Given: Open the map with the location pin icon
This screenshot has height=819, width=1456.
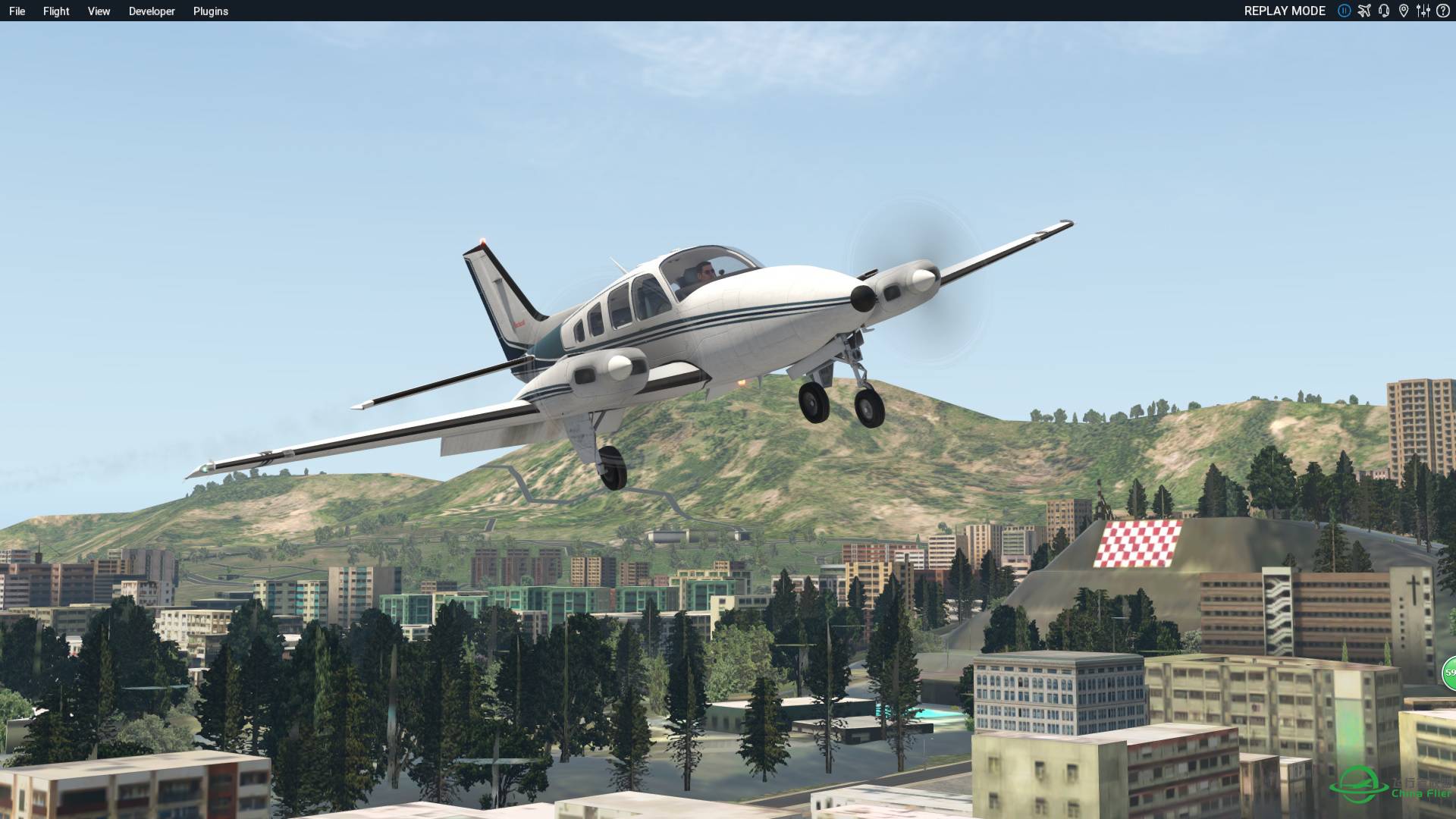Looking at the screenshot, I should [x=1404, y=11].
